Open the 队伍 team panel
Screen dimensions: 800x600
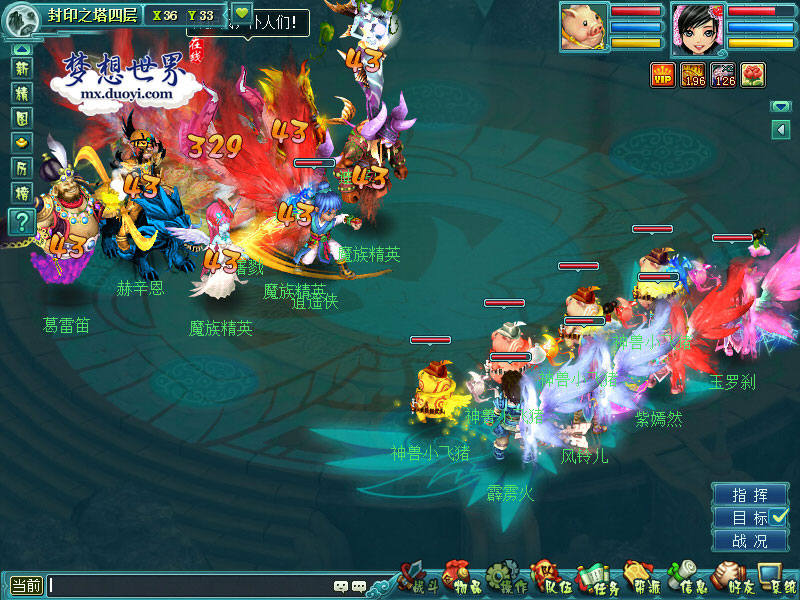(550, 579)
